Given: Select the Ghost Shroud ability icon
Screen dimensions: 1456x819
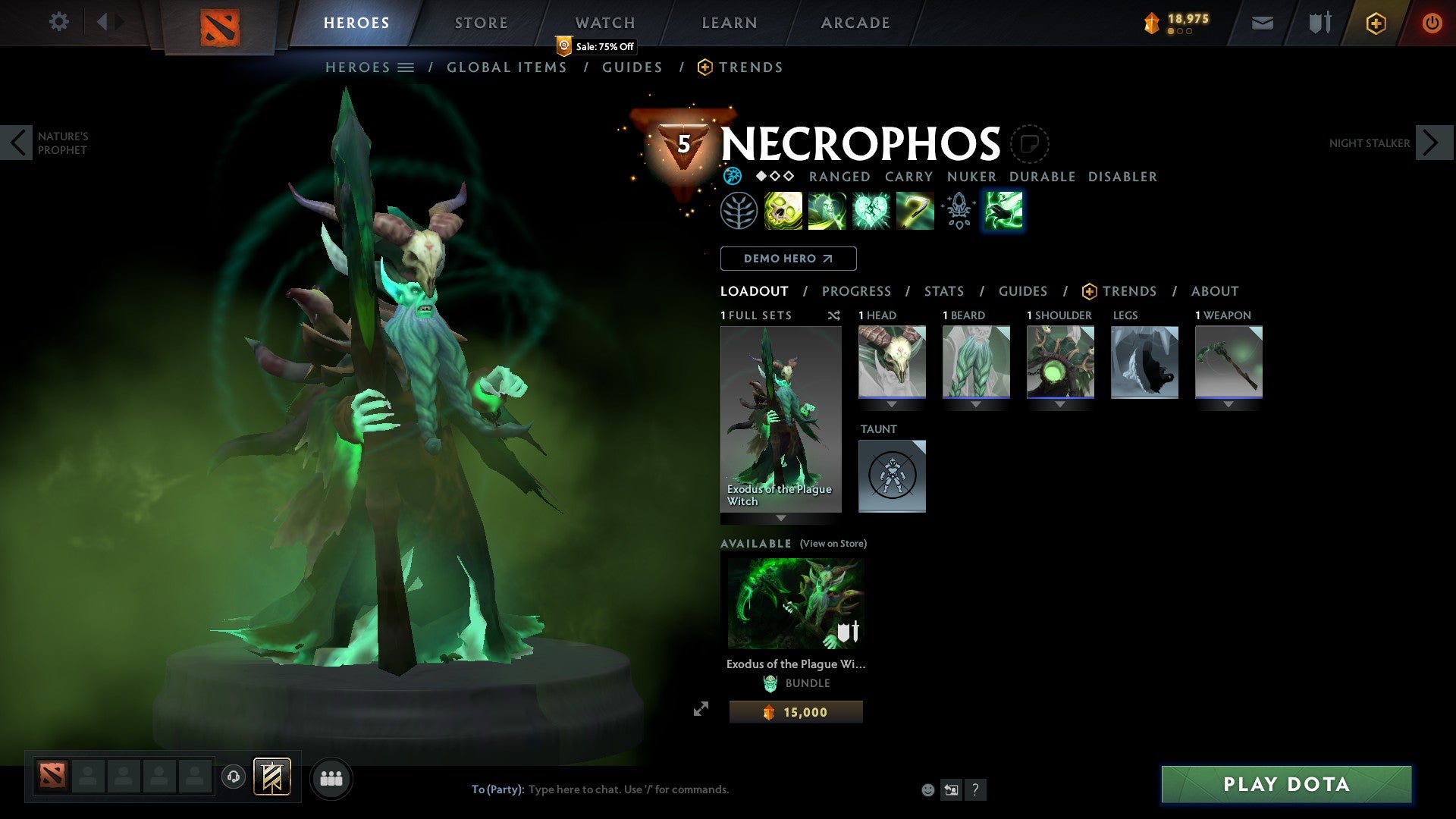Looking at the screenshot, I should click(x=827, y=210).
